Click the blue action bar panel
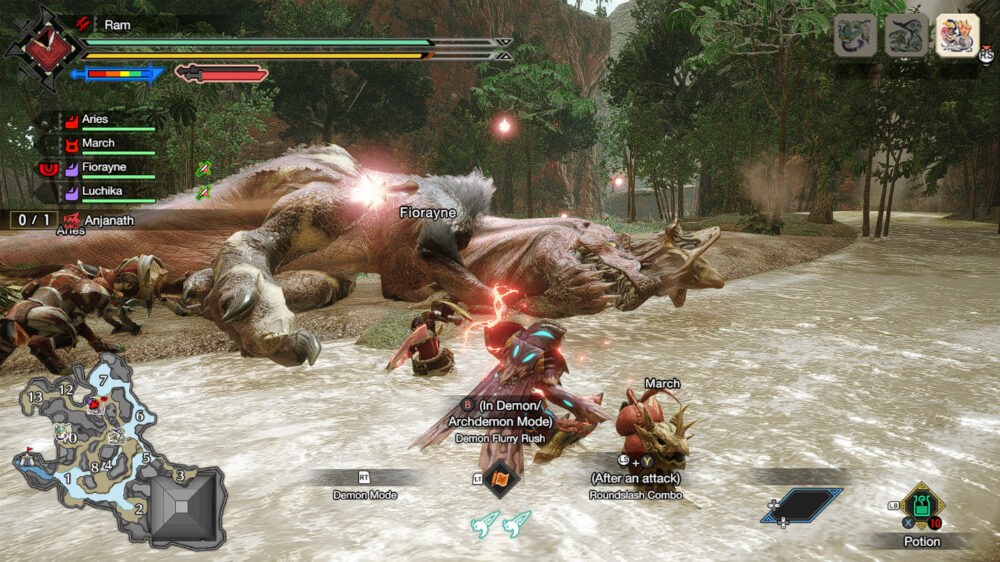 point(803,504)
